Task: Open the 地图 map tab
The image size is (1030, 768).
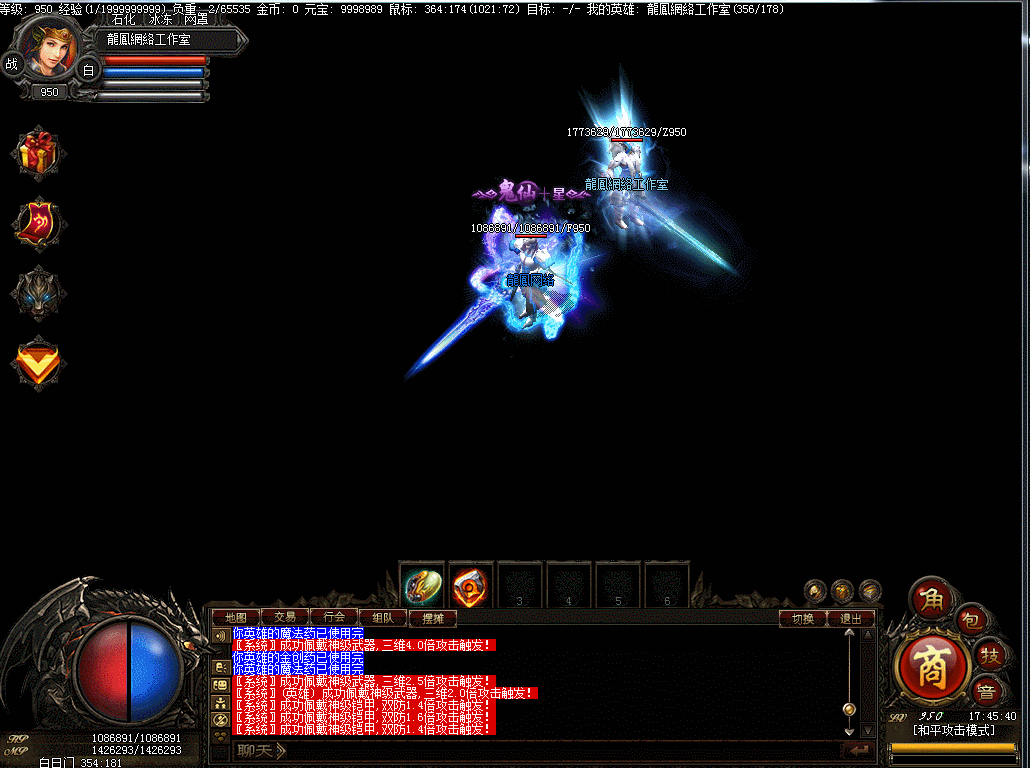Action: coord(236,618)
